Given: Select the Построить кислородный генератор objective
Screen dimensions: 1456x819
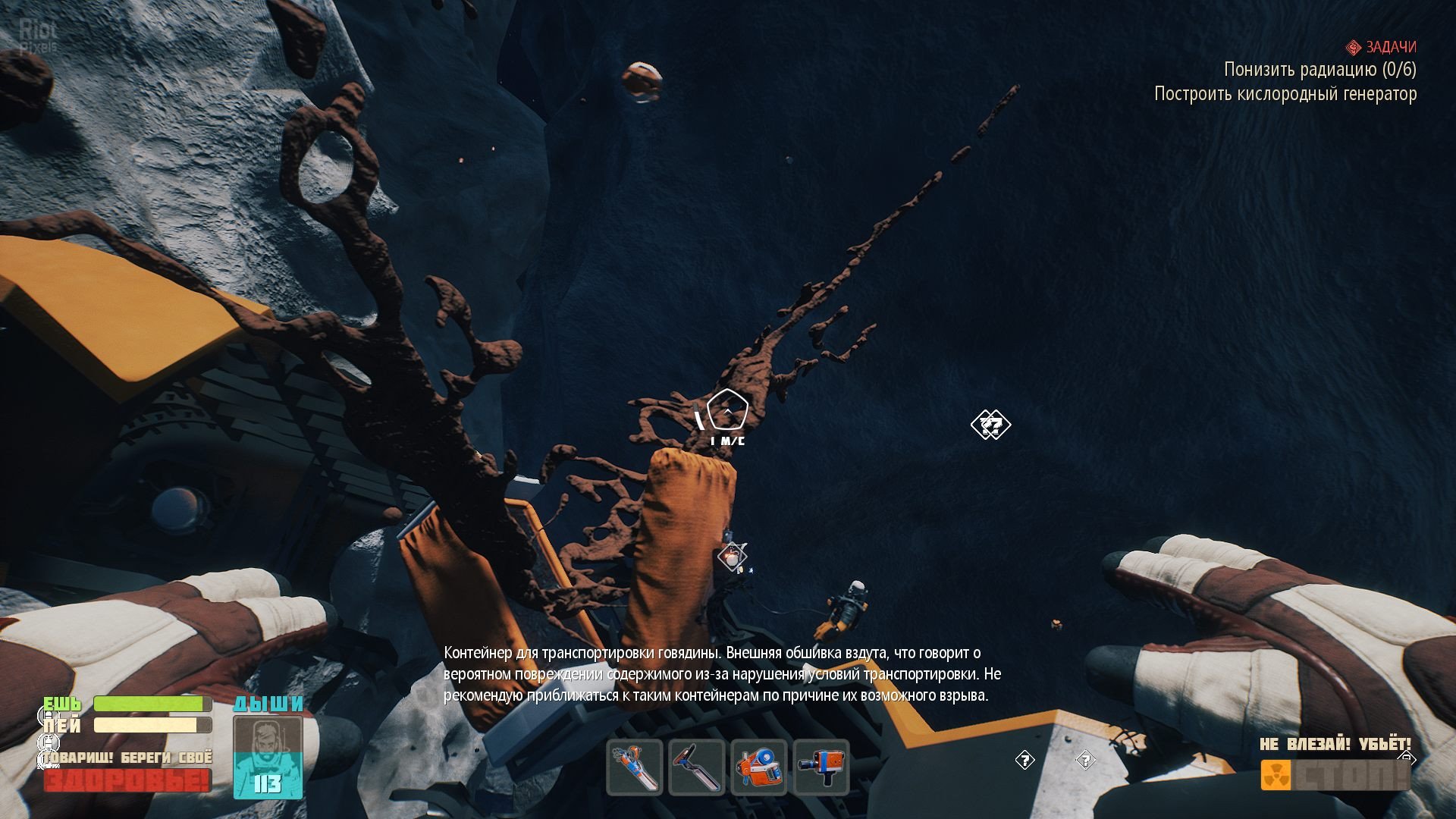Looking at the screenshot, I should [x=1285, y=94].
